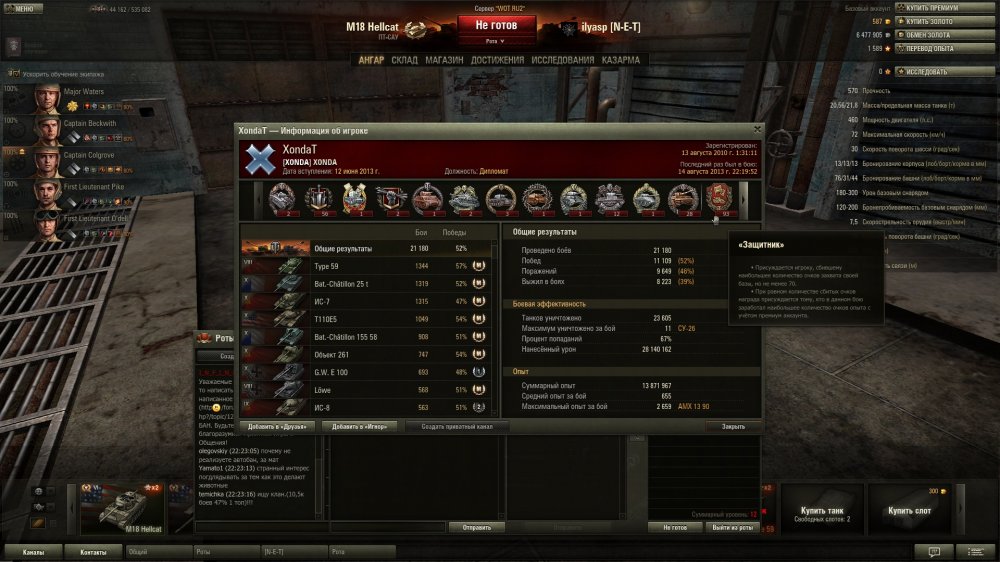Go to the «ДОСТИЖЕНИЯ» tab

tap(497, 60)
